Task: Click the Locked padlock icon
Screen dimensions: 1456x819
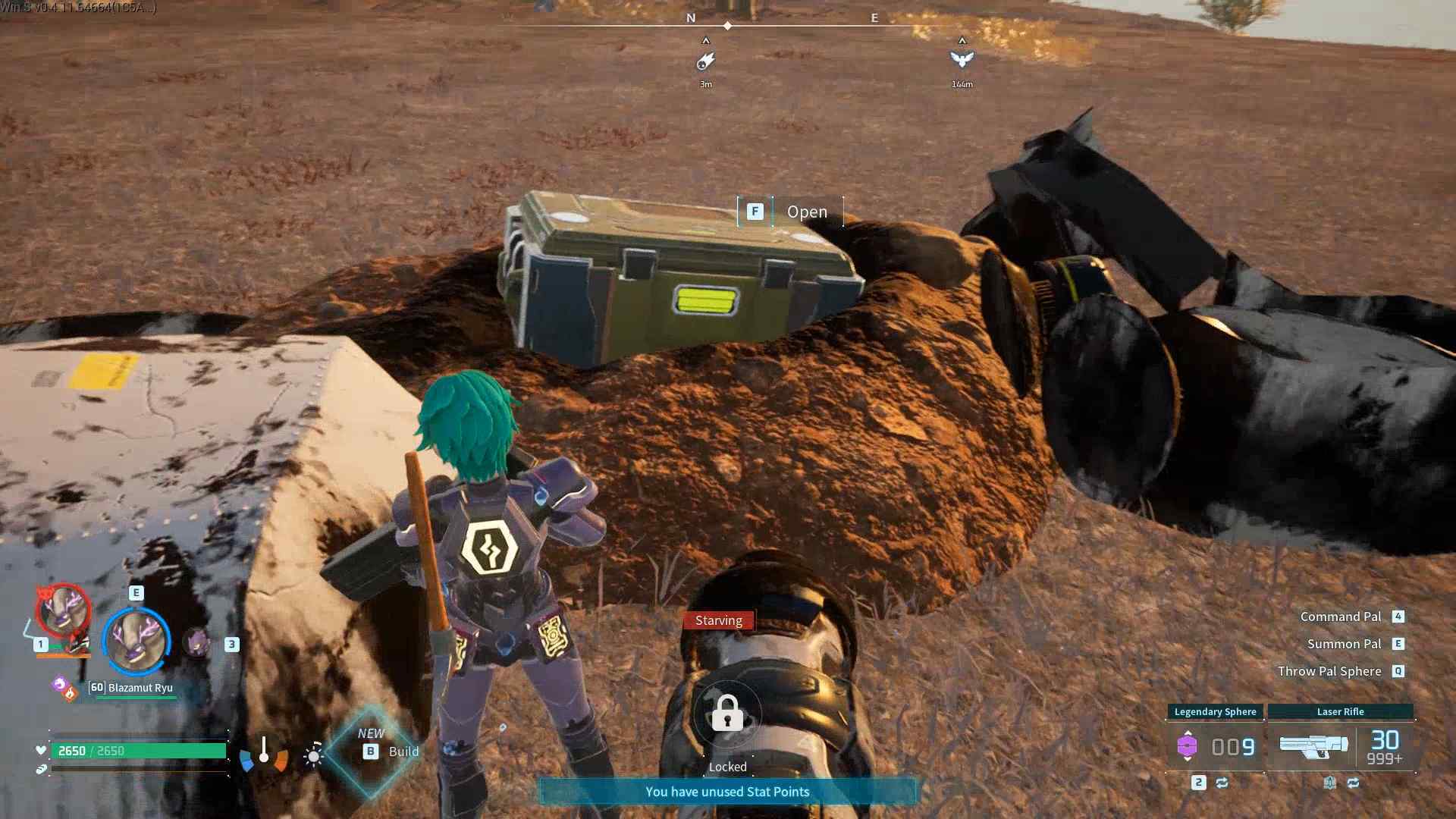Action: coord(727,714)
